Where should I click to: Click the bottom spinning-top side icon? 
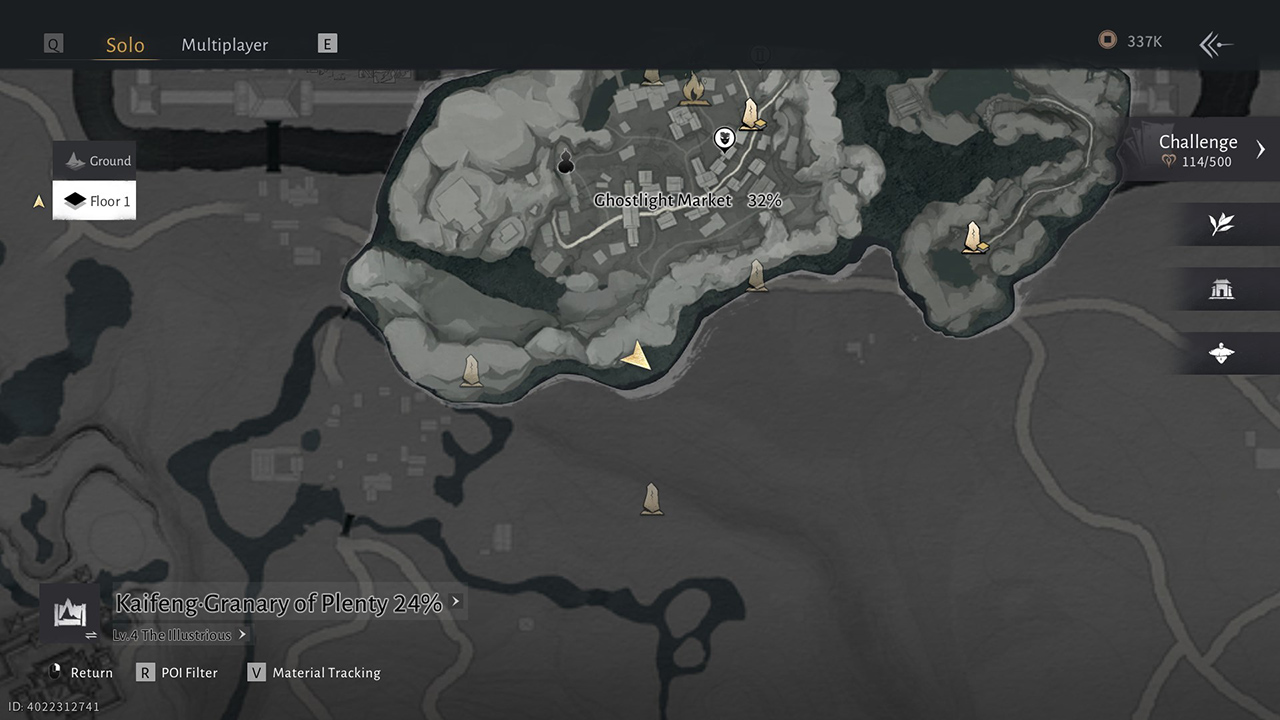tap(1221, 353)
